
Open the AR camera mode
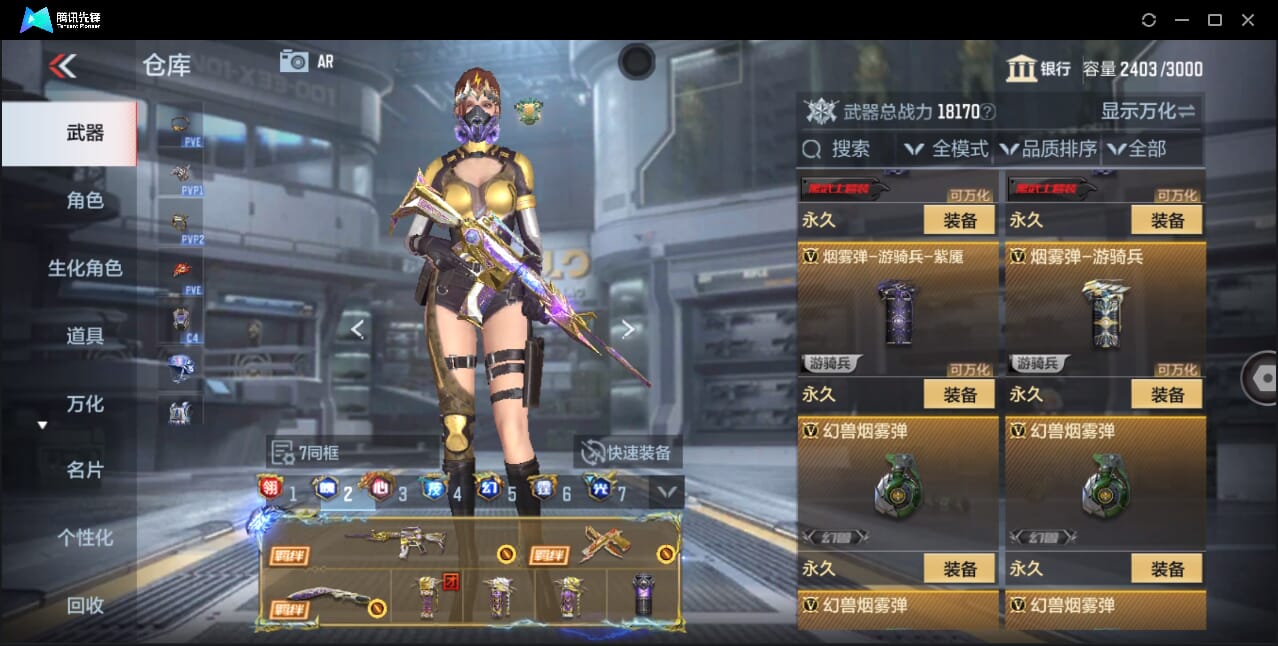(306, 61)
